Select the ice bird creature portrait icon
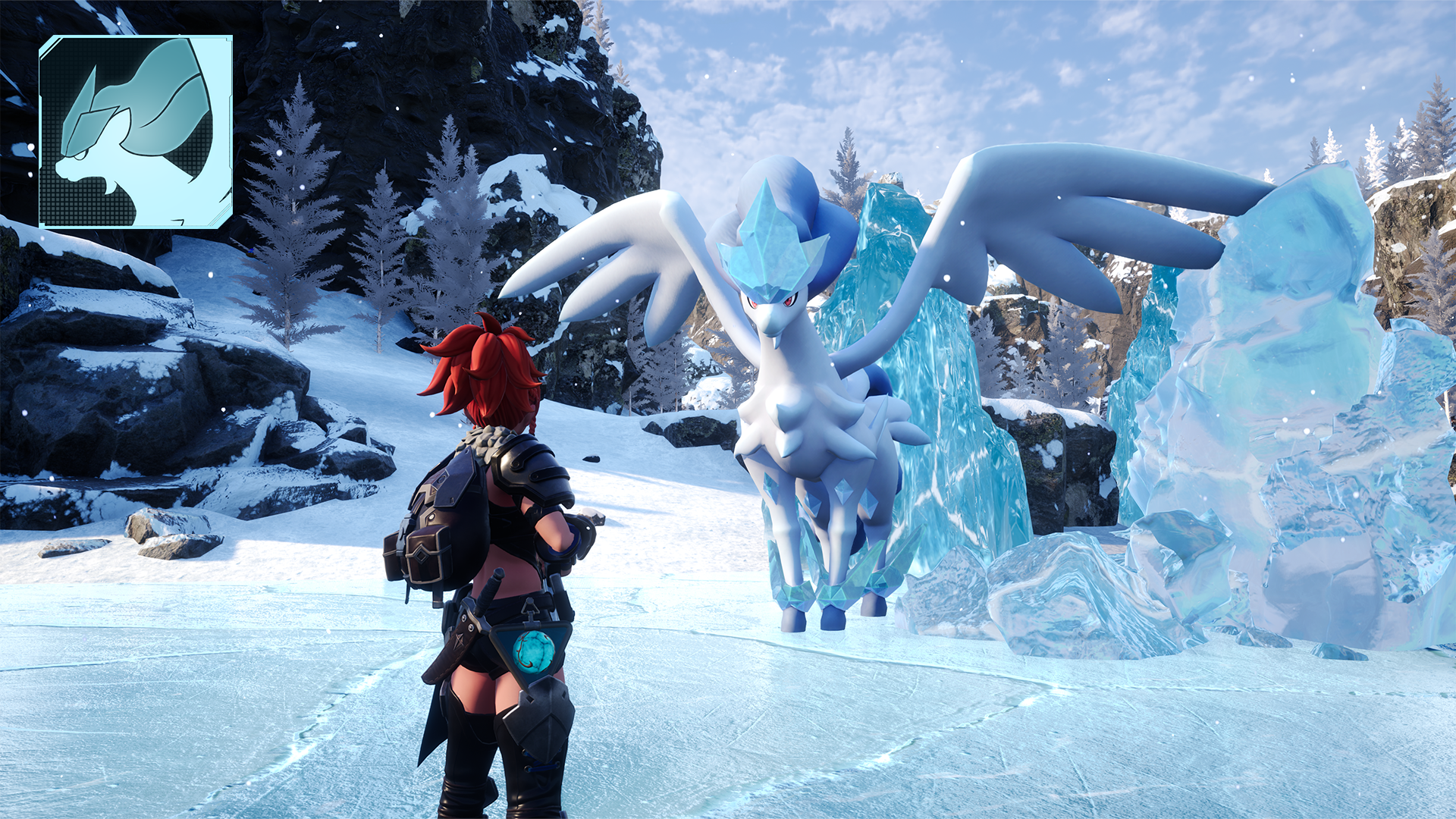1456x819 pixels. (136, 131)
